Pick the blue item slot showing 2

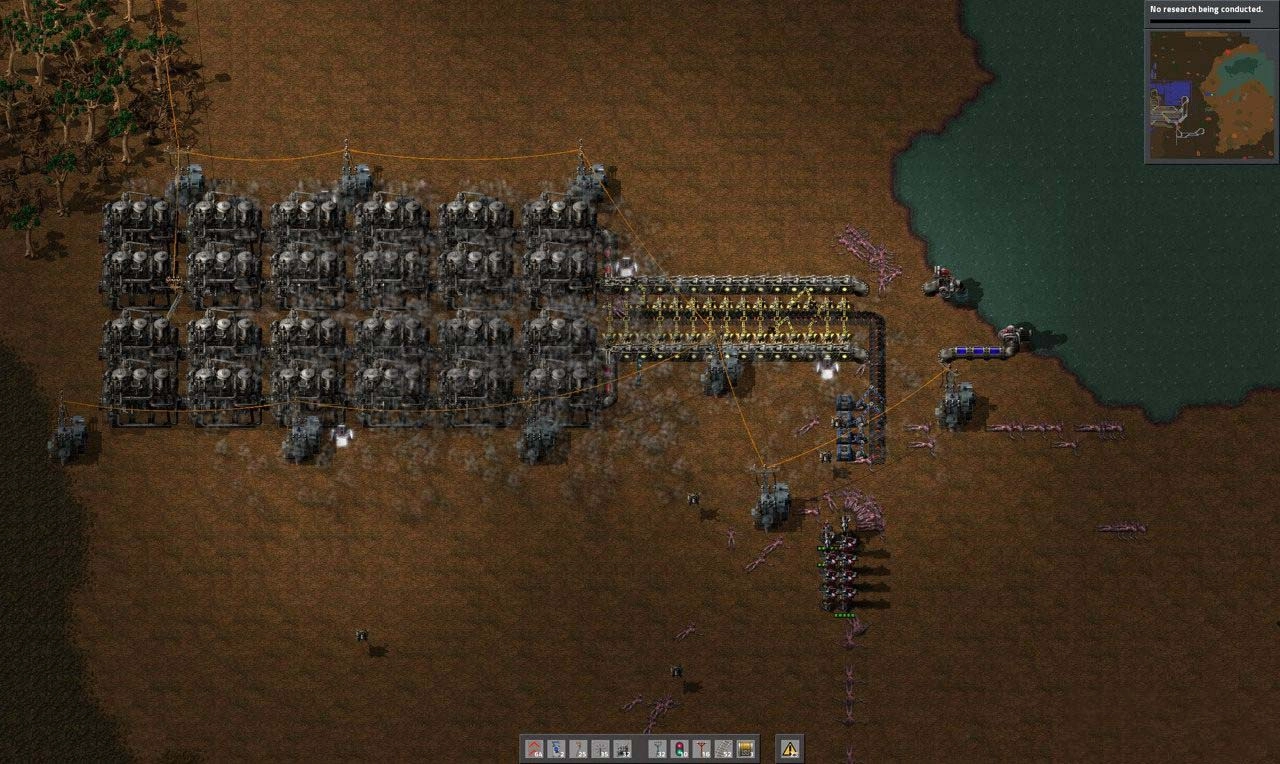pyautogui.click(x=557, y=748)
